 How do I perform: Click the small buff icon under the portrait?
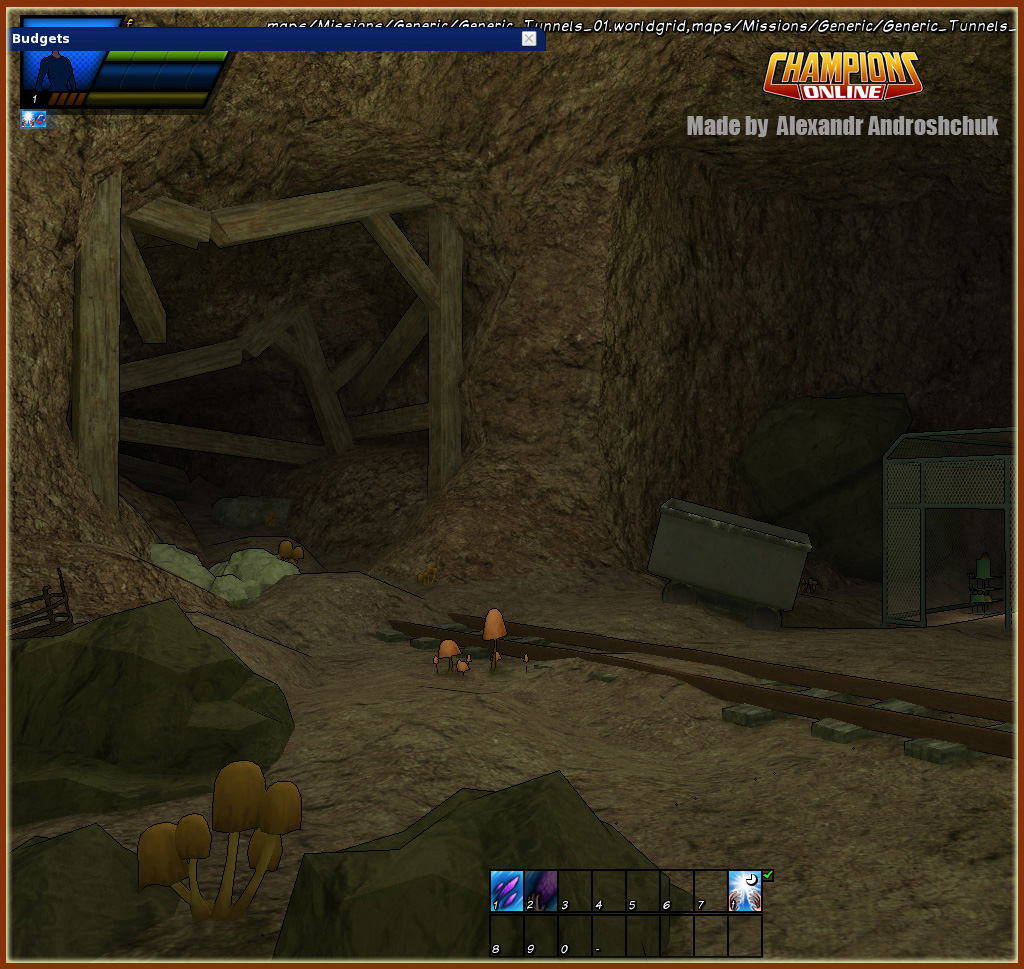coord(33,120)
